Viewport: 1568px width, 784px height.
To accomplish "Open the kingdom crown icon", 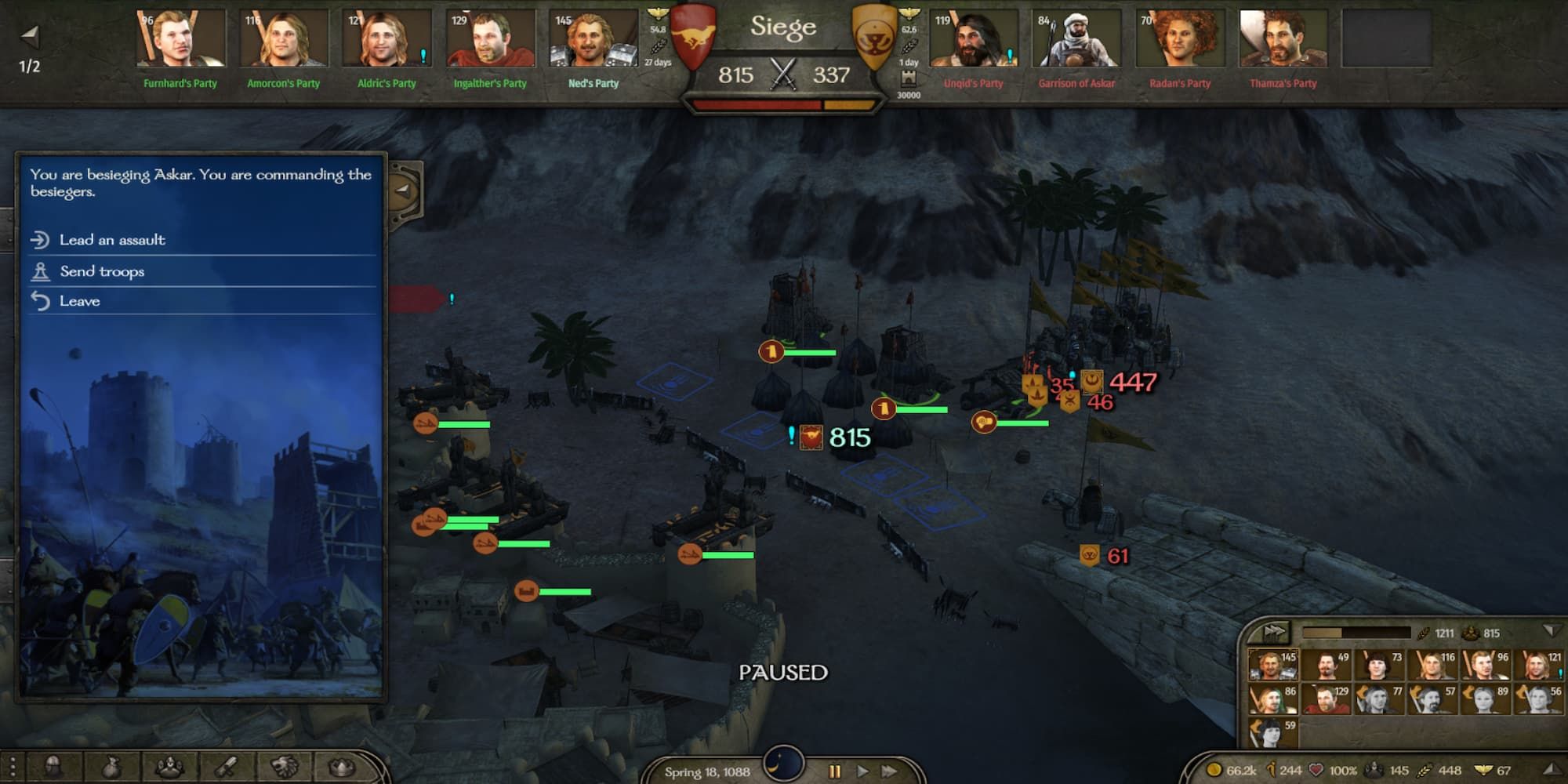I will 342,766.
